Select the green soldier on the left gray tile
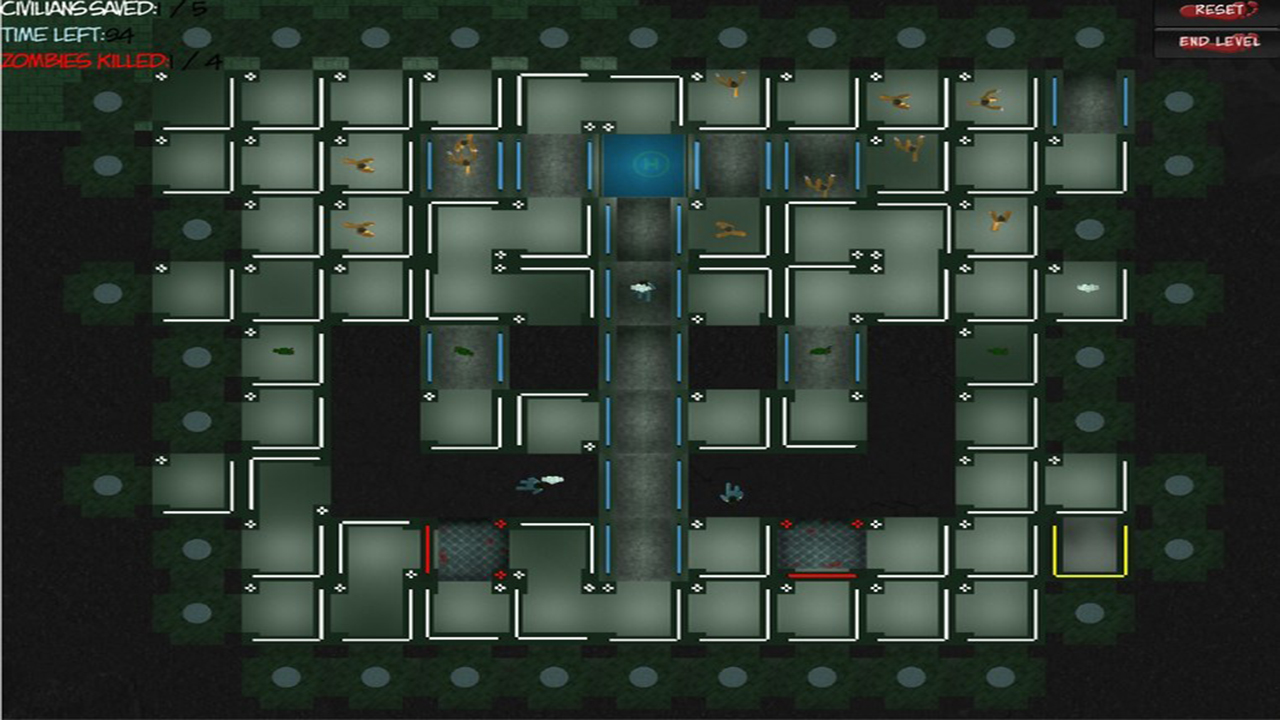Image resolution: width=1280 pixels, height=720 pixels. (x=462, y=352)
